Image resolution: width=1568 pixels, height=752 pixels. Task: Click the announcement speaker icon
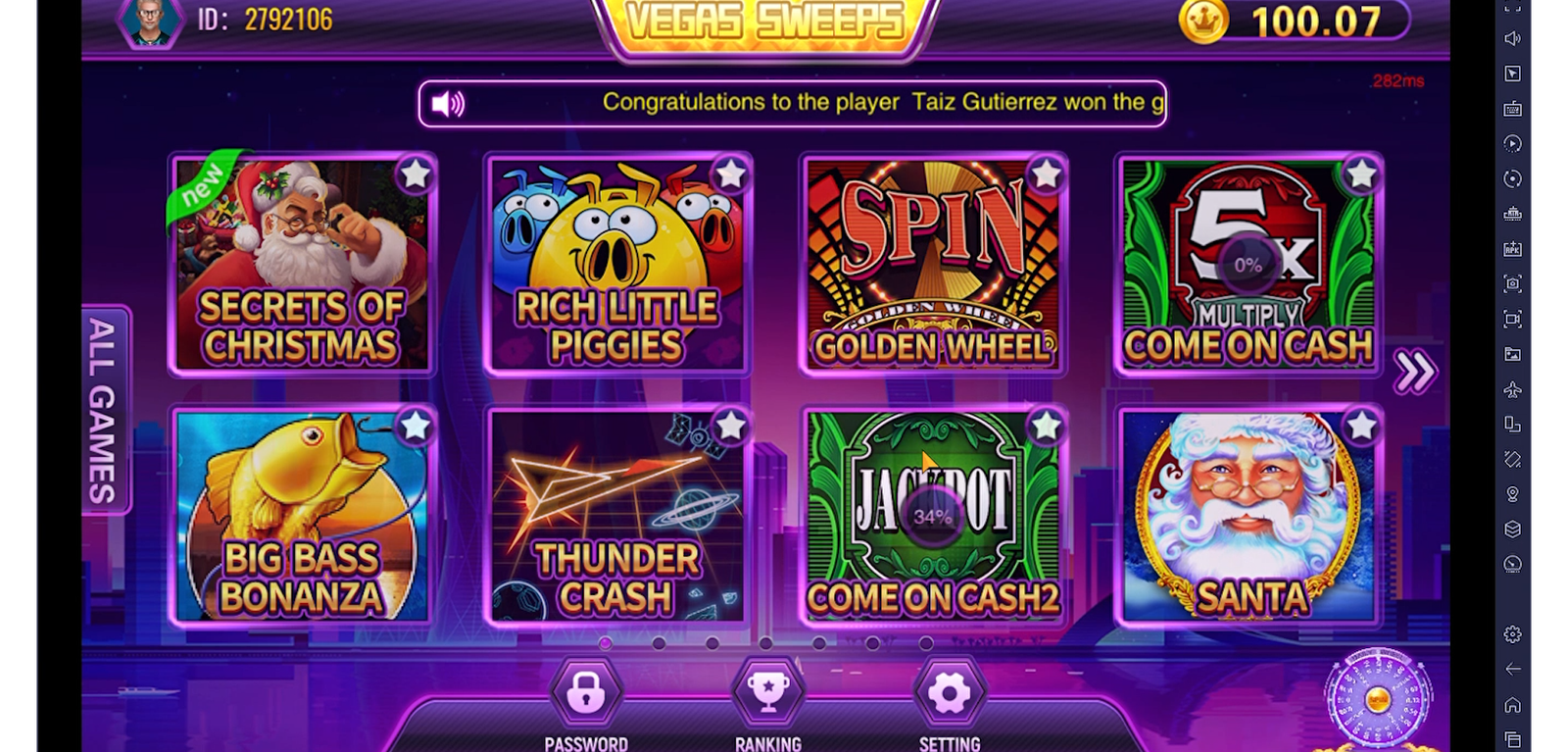[x=448, y=103]
